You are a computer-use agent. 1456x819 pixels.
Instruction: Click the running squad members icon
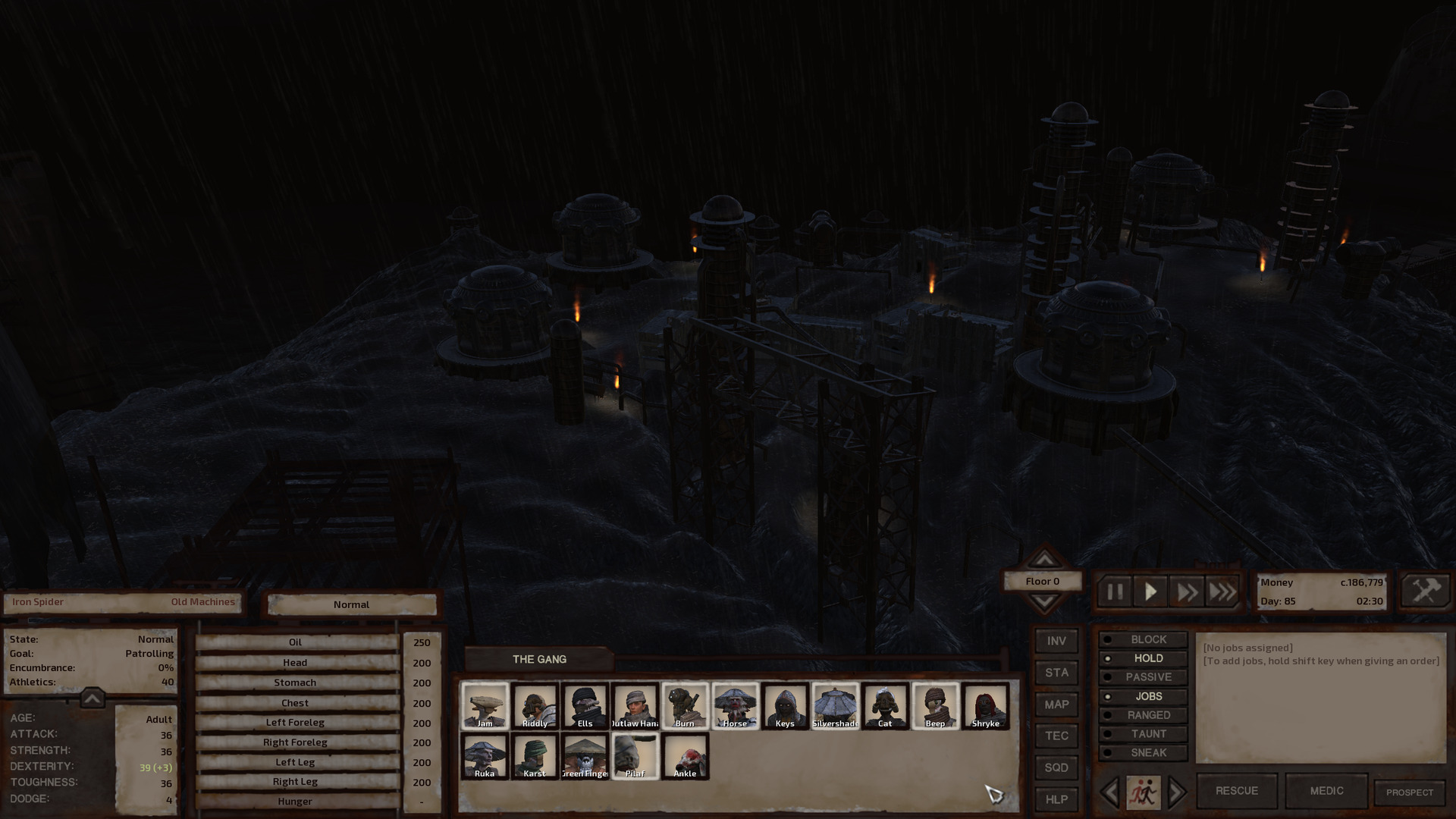click(x=1145, y=791)
